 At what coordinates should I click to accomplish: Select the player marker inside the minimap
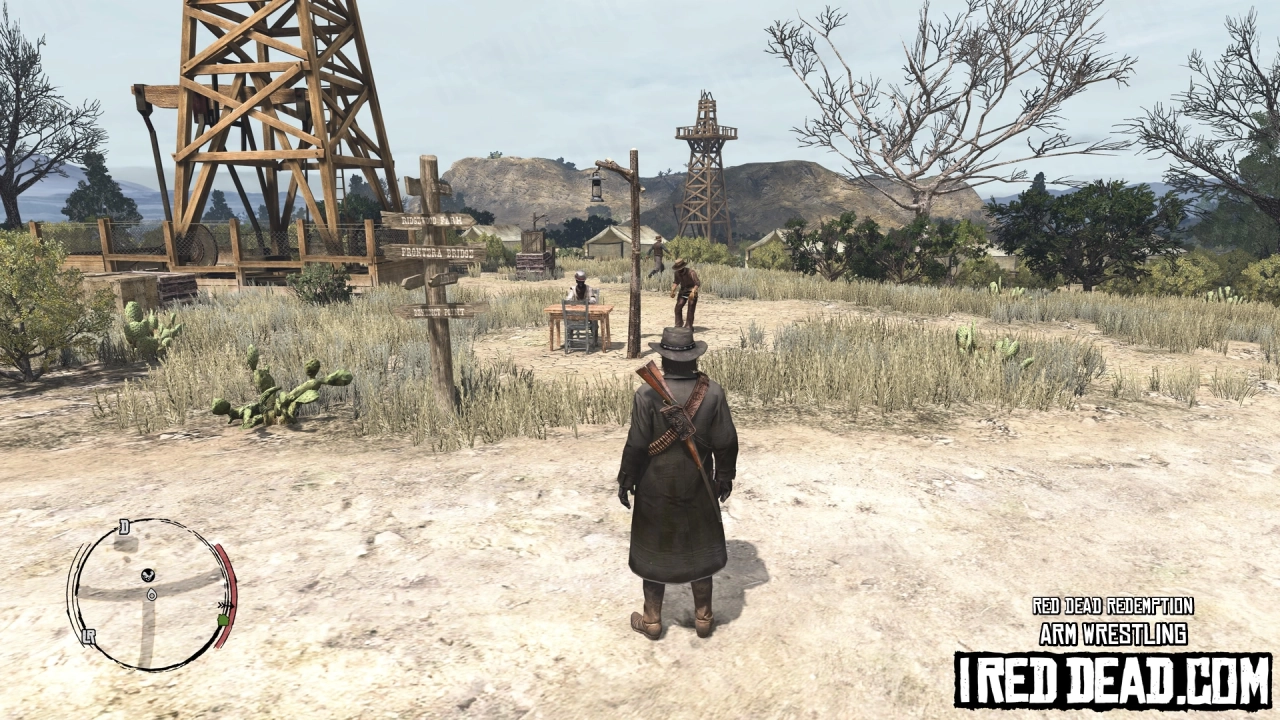[151, 595]
